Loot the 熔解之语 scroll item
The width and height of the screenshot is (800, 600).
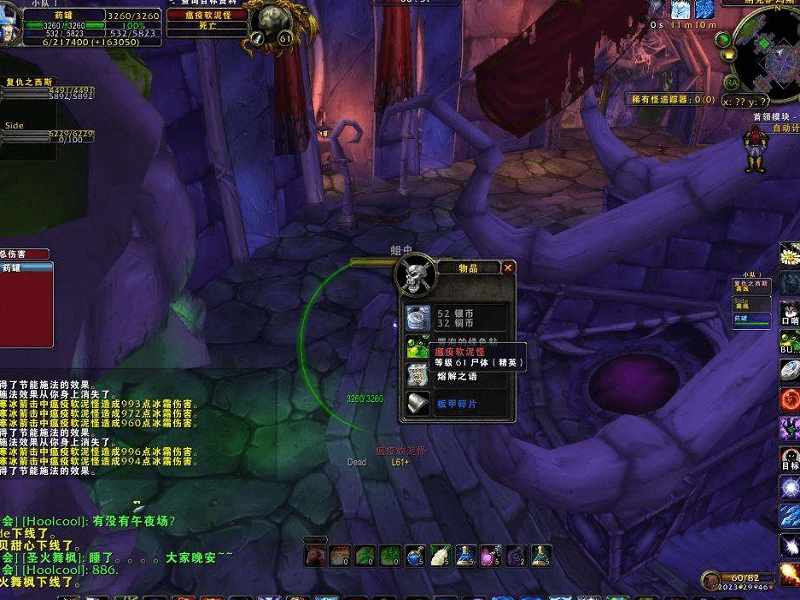(418, 376)
